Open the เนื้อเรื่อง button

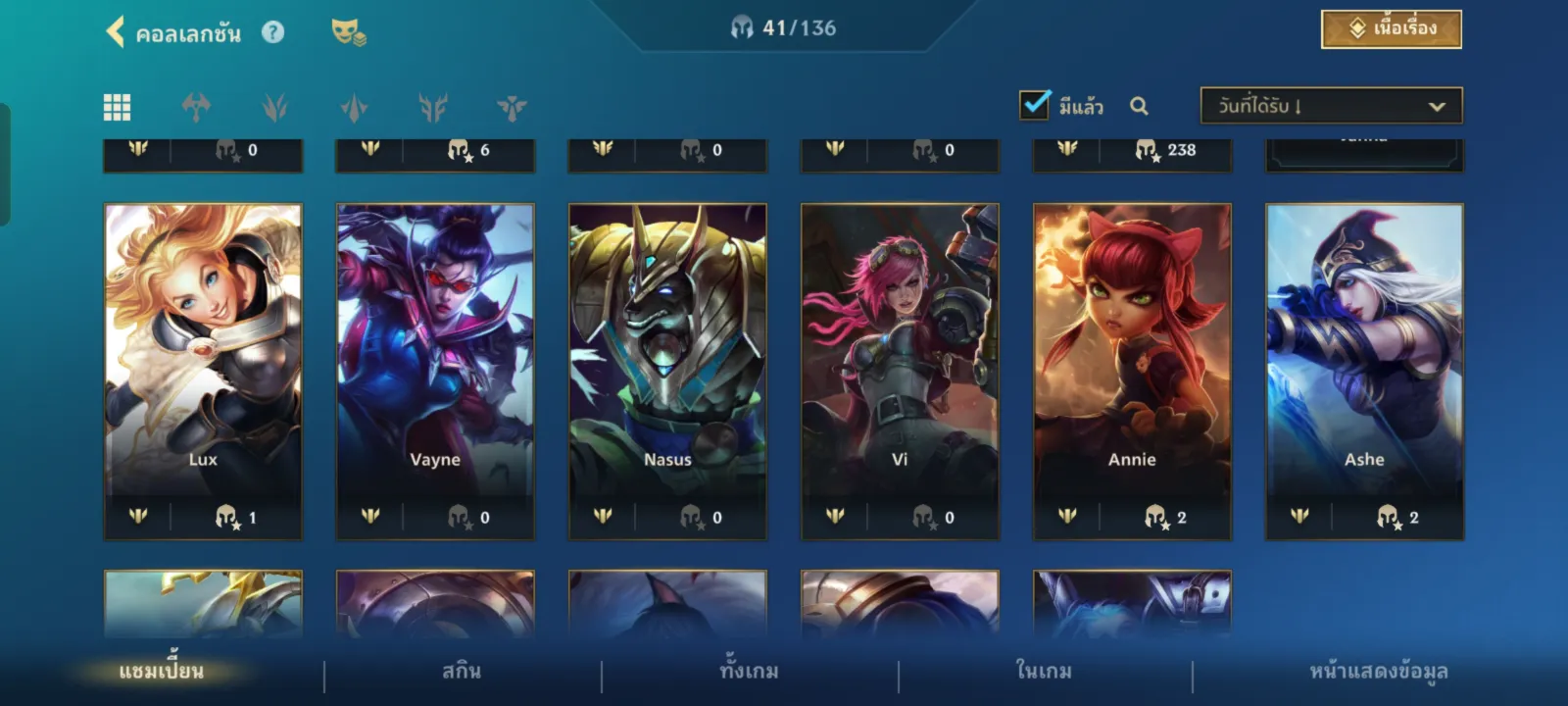pyautogui.click(x=1391, y=29)
